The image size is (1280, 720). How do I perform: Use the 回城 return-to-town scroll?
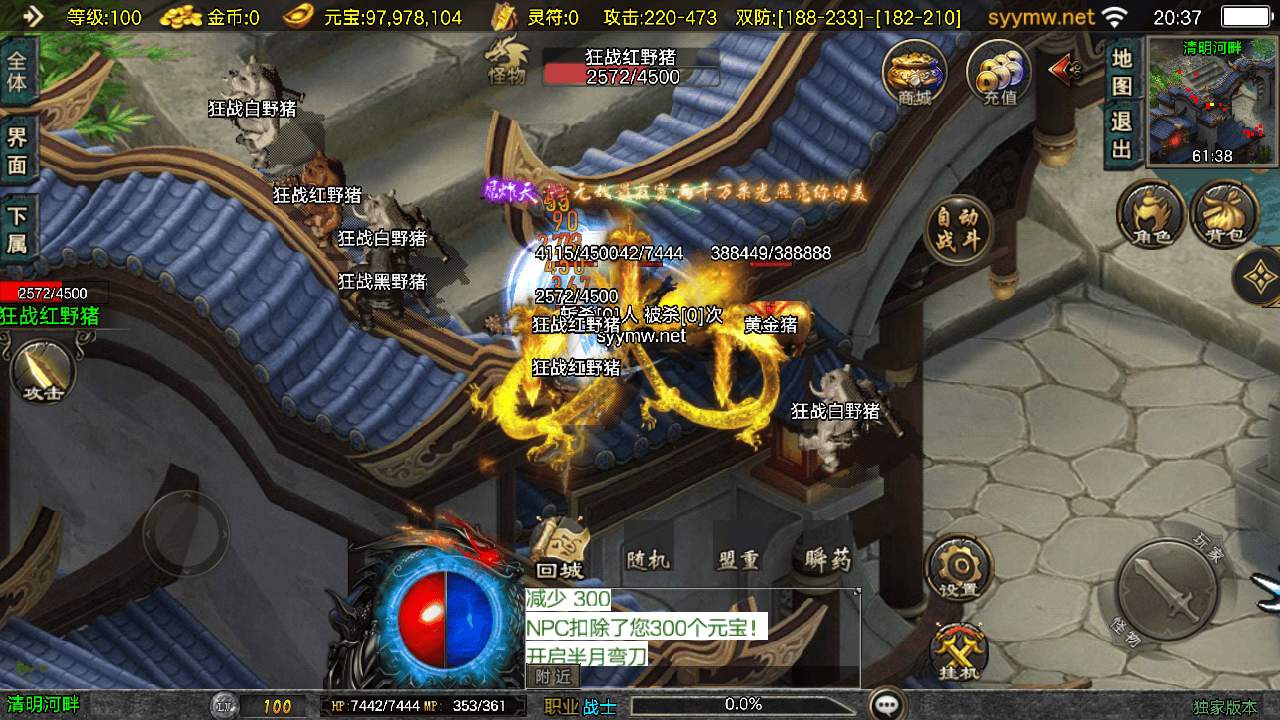559,551
